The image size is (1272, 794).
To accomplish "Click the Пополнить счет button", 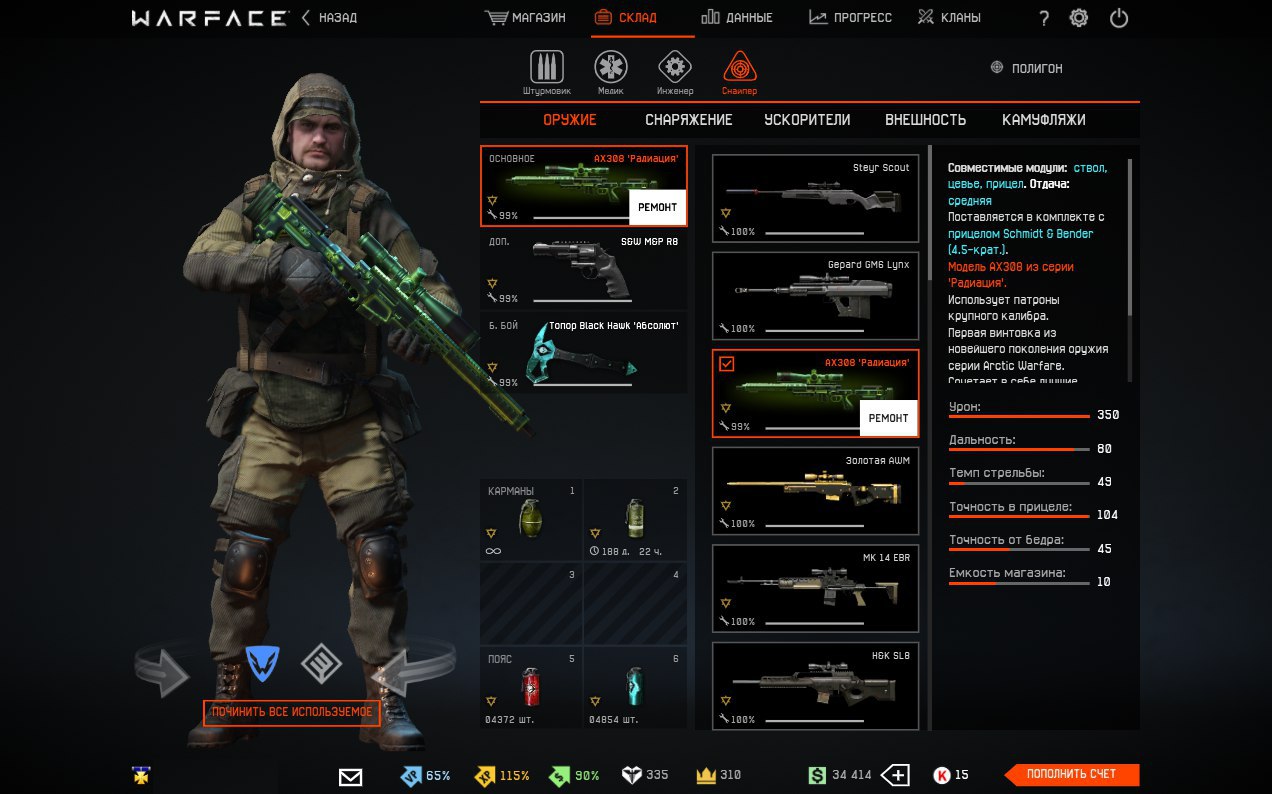I will 1071,774.
